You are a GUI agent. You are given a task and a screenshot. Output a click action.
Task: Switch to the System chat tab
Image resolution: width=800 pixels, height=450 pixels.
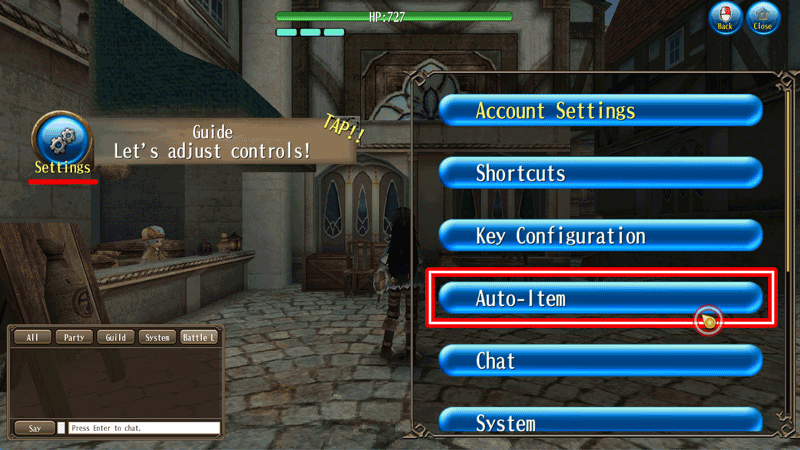click(157, 338)
